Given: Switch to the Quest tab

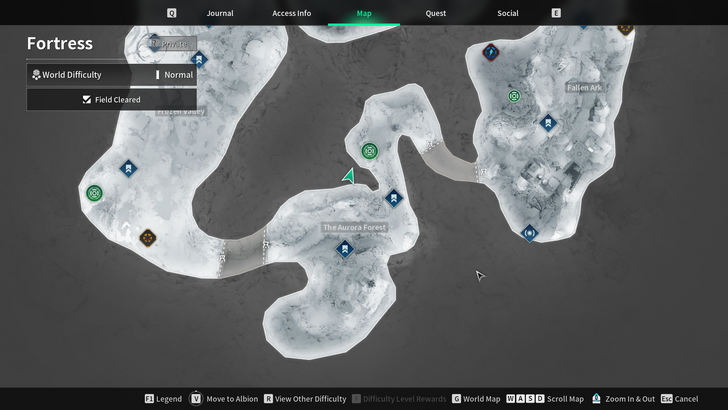Looking at the screenshot, I should coord(435,13).
